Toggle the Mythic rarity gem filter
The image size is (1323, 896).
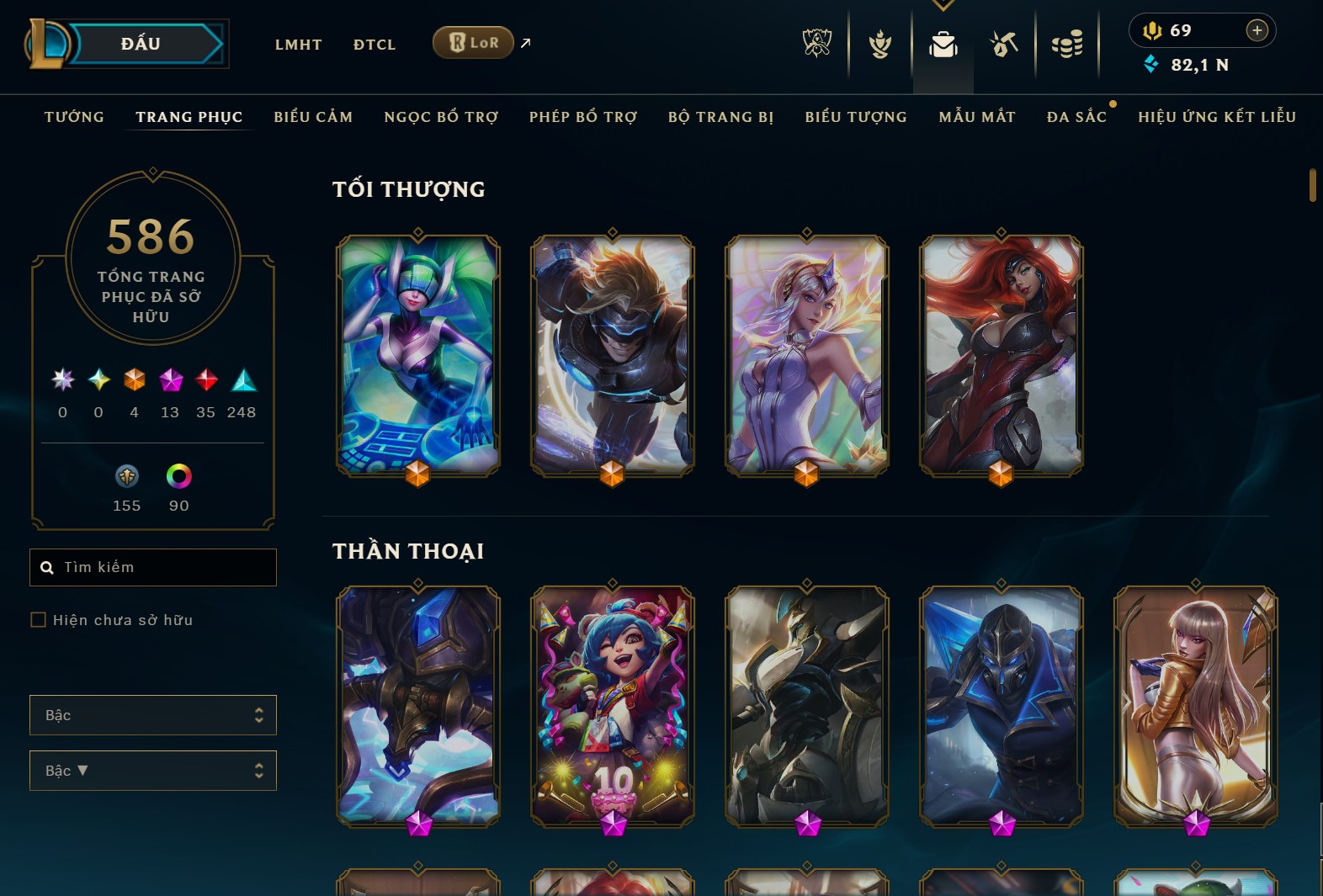pyautogui.click(x=170, y=380)
